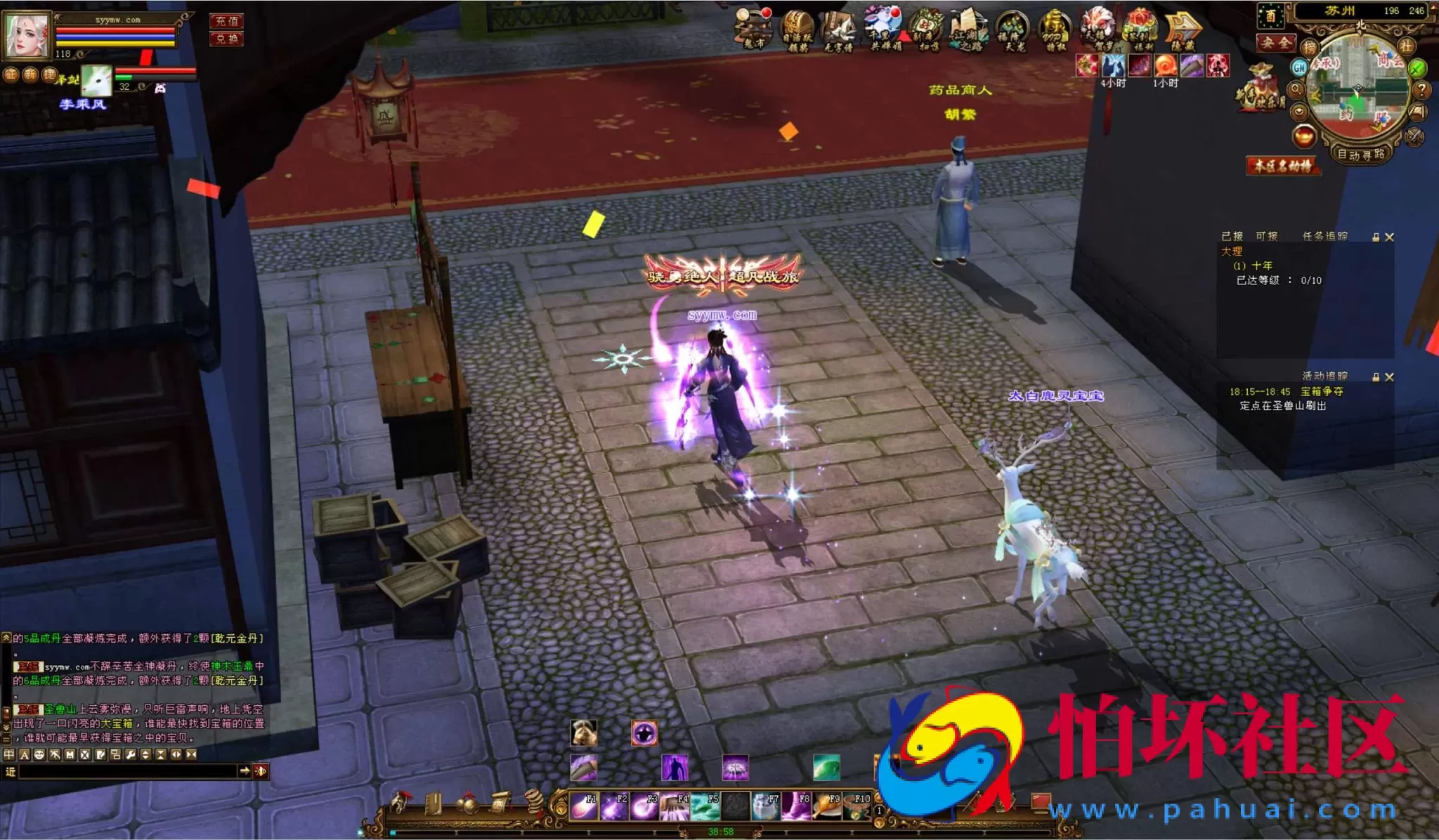Open the 充值 recharge button
This screenshot has width=1439, height=840.
tap(226, 21)
